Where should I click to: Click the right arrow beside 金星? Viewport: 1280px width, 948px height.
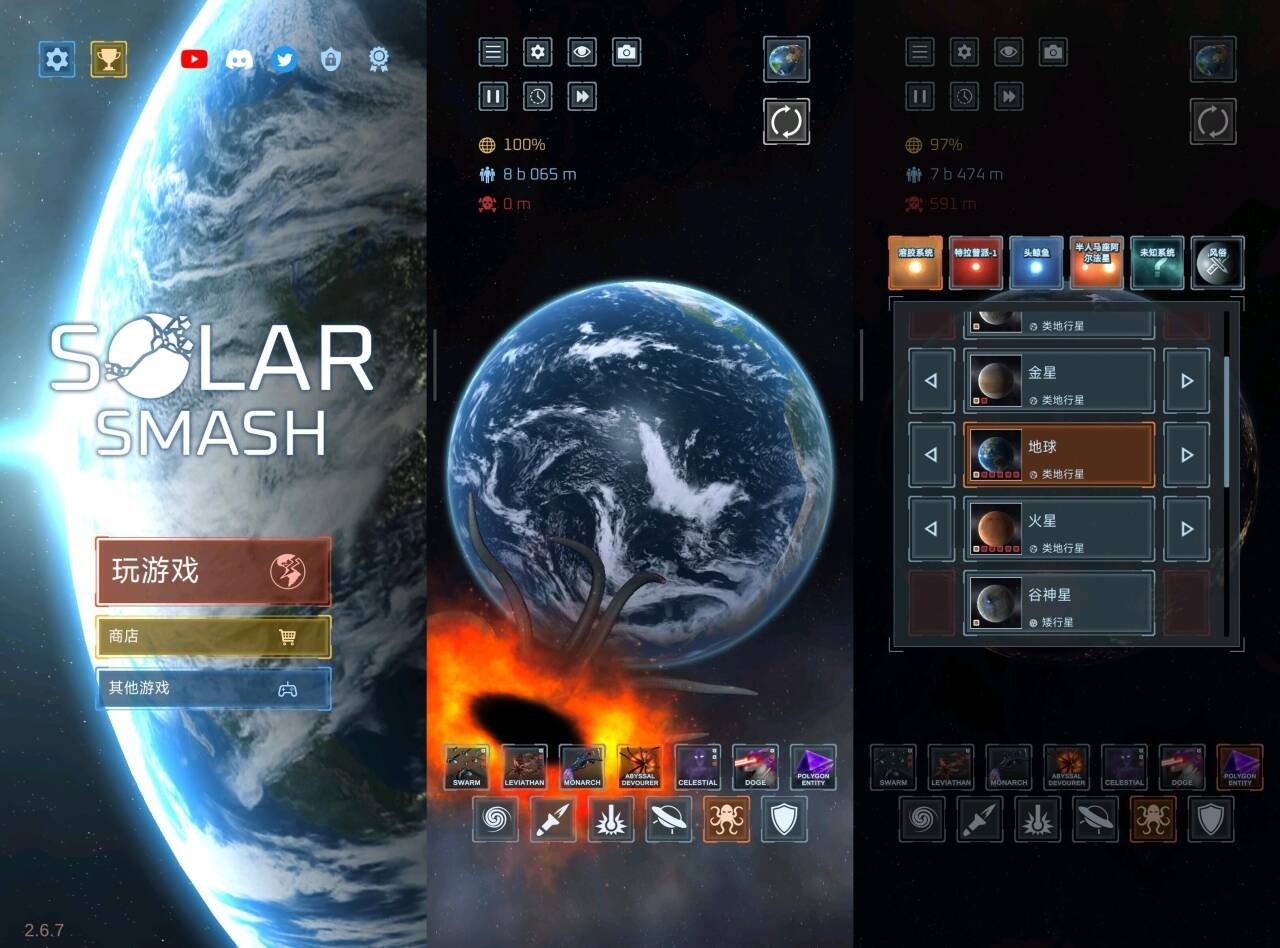(x=1187, y=381)
